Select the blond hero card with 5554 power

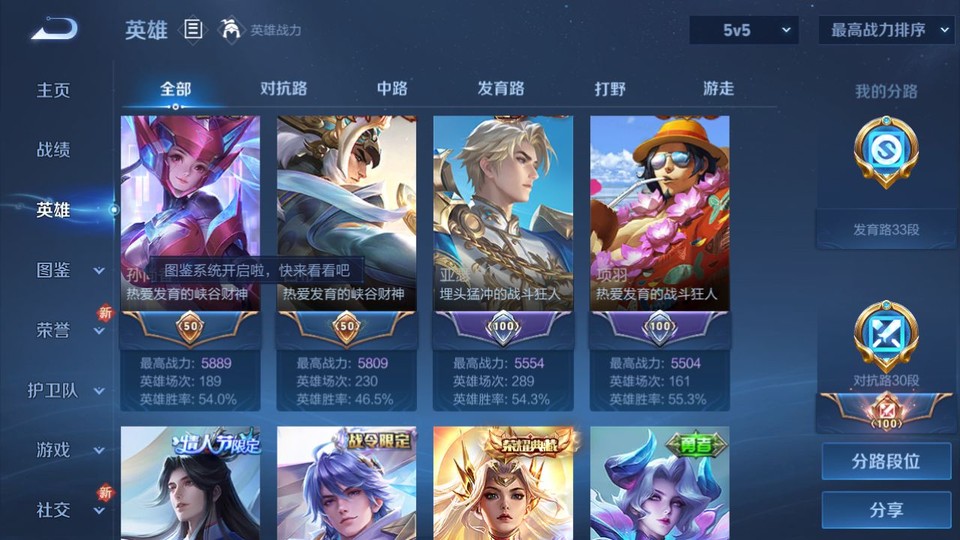pos(503,214)
